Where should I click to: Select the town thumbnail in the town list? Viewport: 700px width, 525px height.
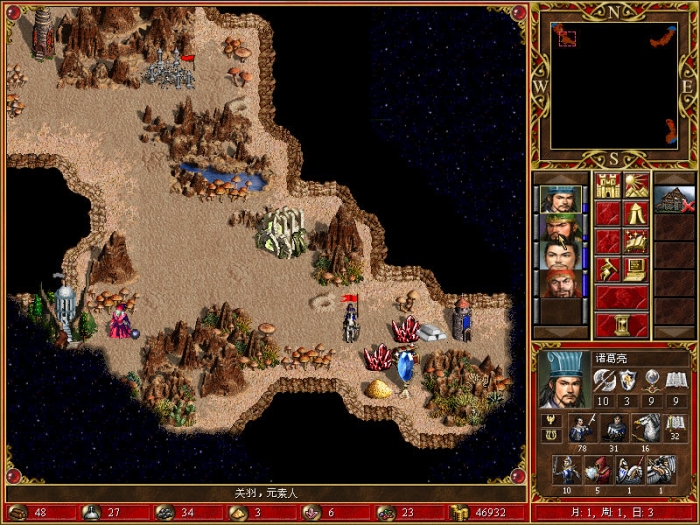click(x=673, y=198)
